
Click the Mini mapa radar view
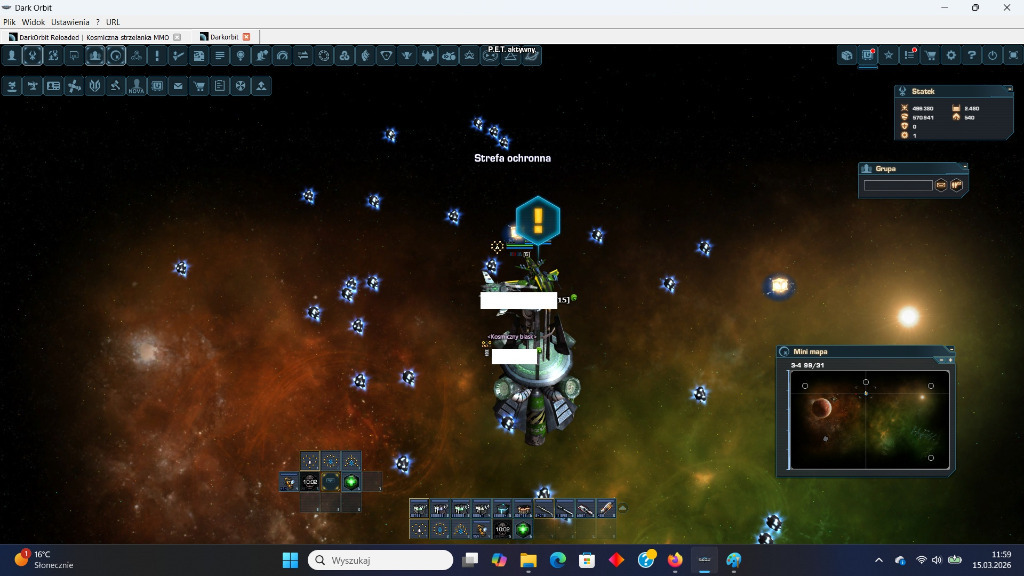[865, 420]
